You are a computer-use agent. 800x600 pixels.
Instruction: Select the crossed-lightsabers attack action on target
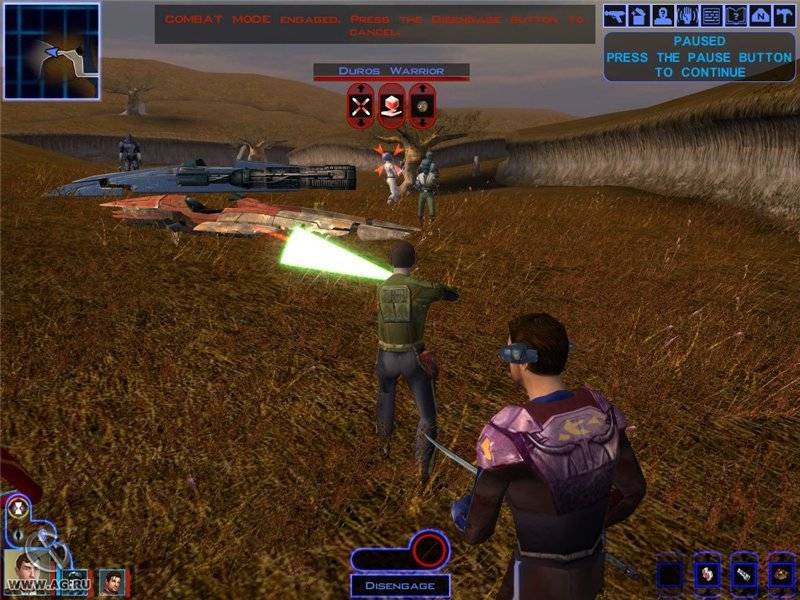click(360, 105)
